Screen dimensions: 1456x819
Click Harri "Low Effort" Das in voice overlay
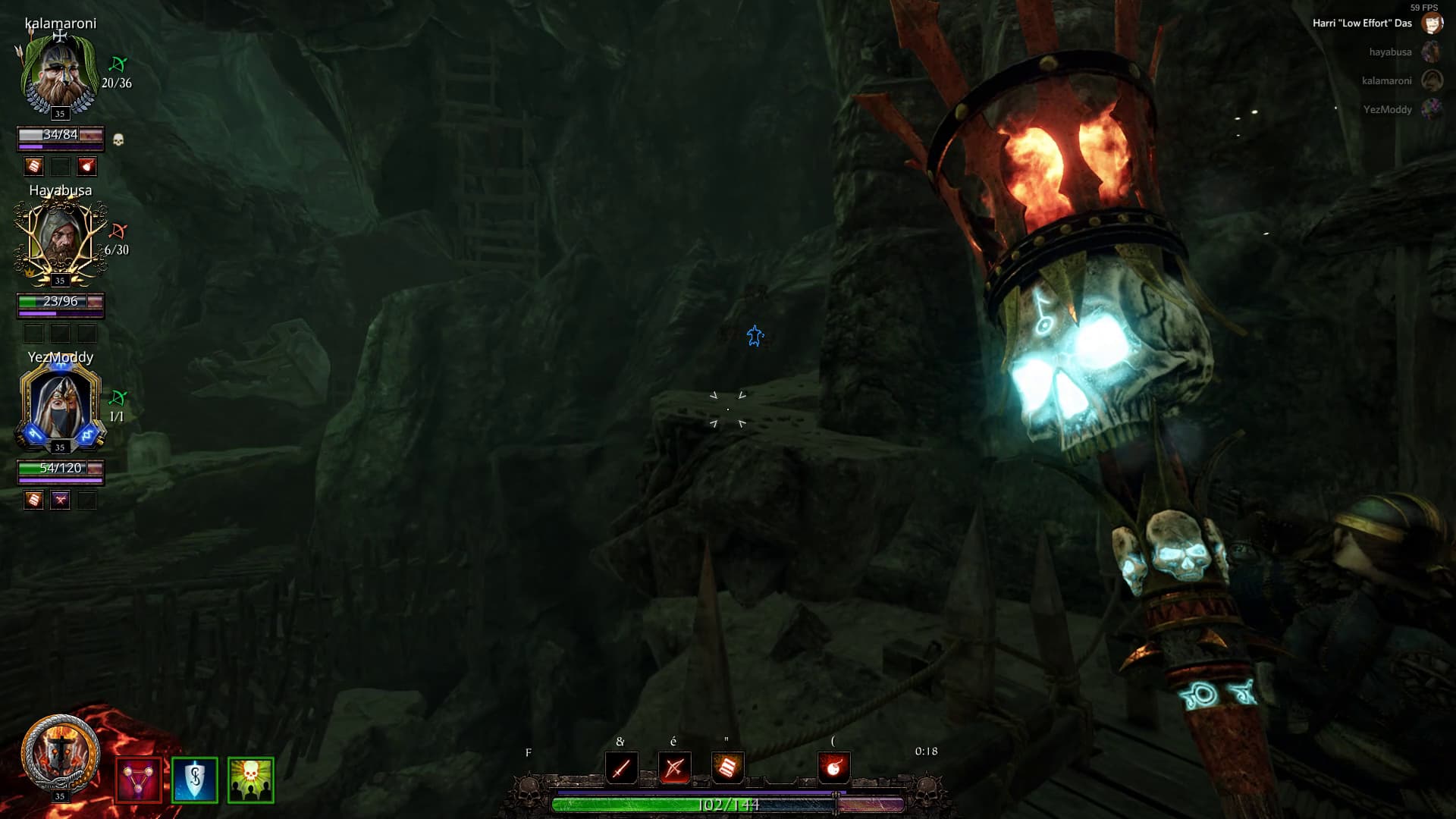point(1362,24)
